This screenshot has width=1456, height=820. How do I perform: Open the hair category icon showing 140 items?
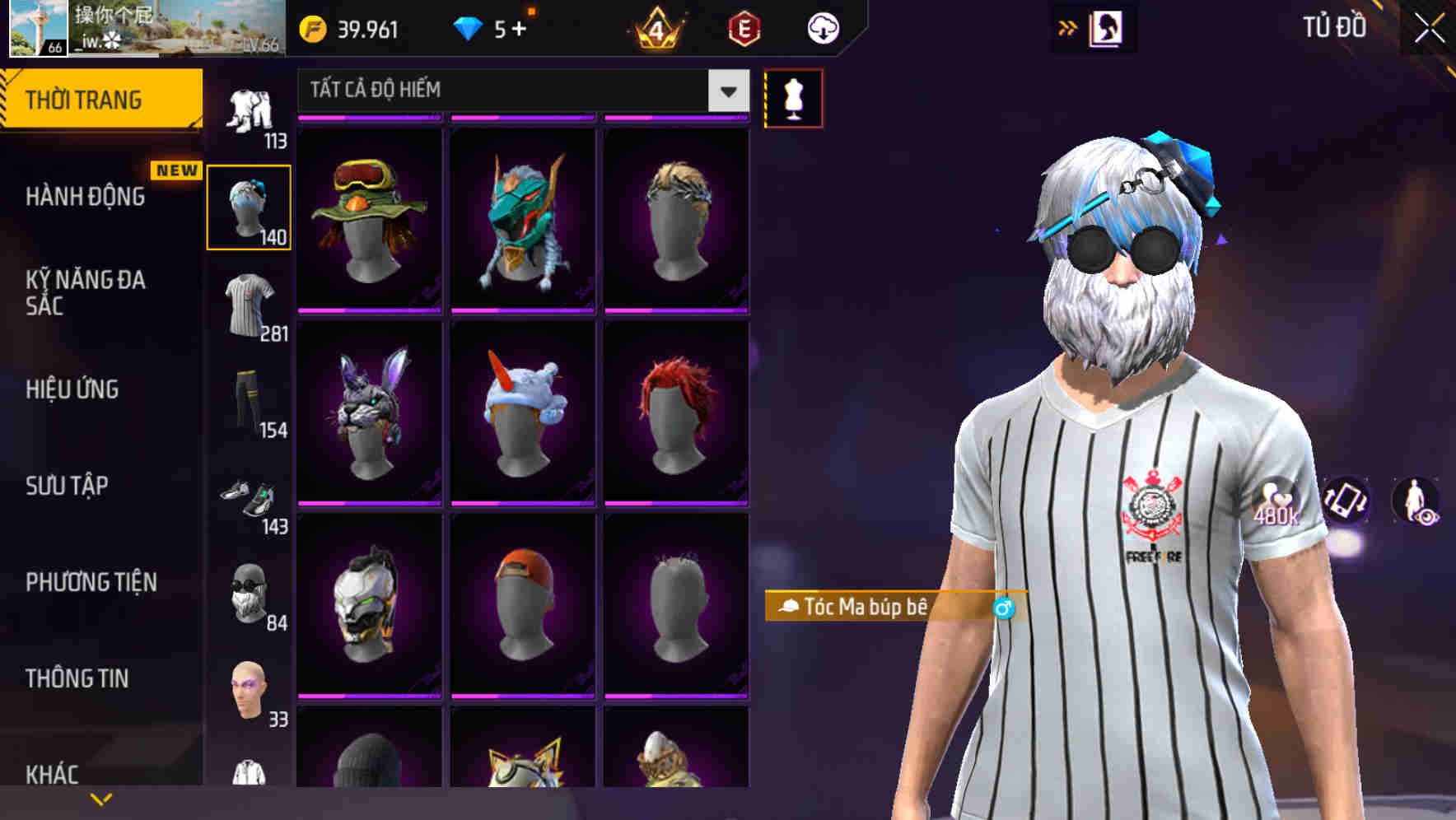(250, 206)
